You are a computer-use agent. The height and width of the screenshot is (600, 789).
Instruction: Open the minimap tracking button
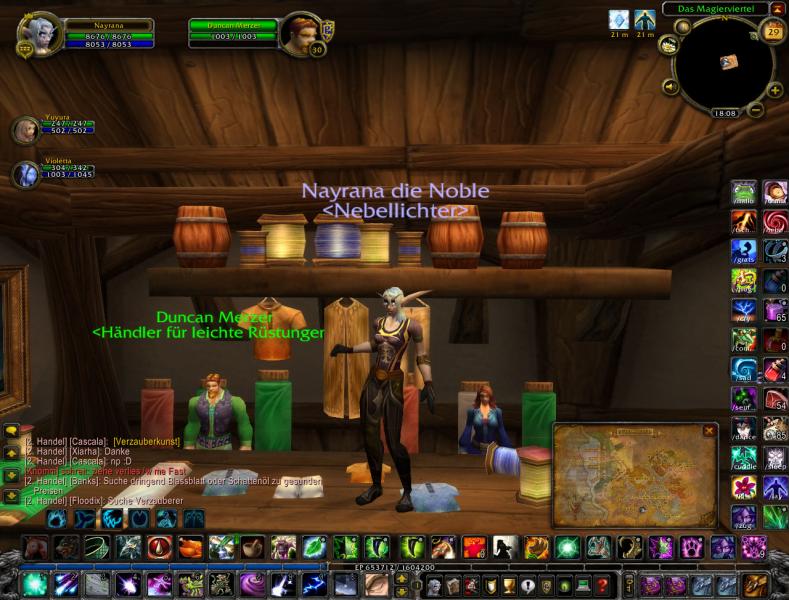[x=667, y=45]
